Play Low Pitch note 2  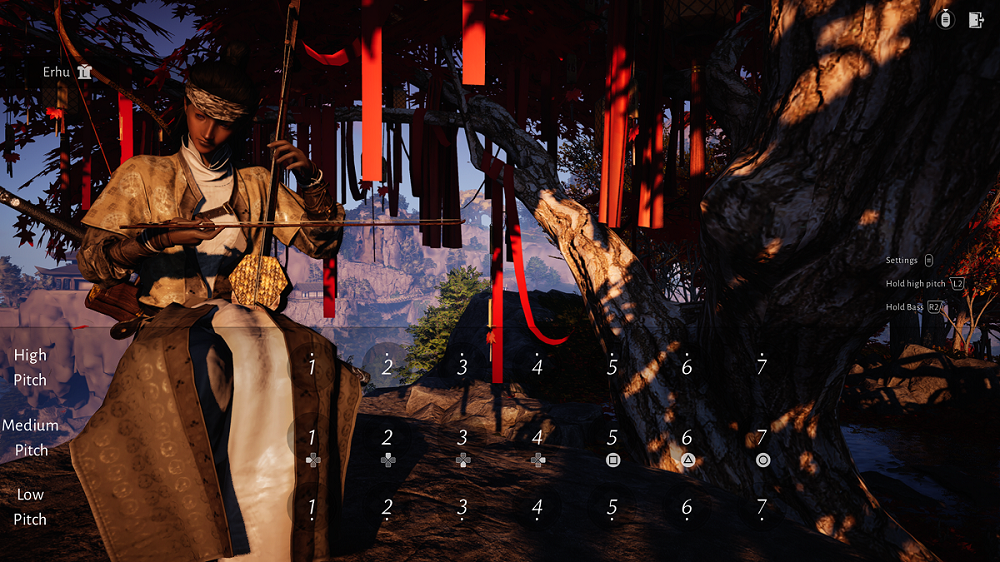coord(387,508)
